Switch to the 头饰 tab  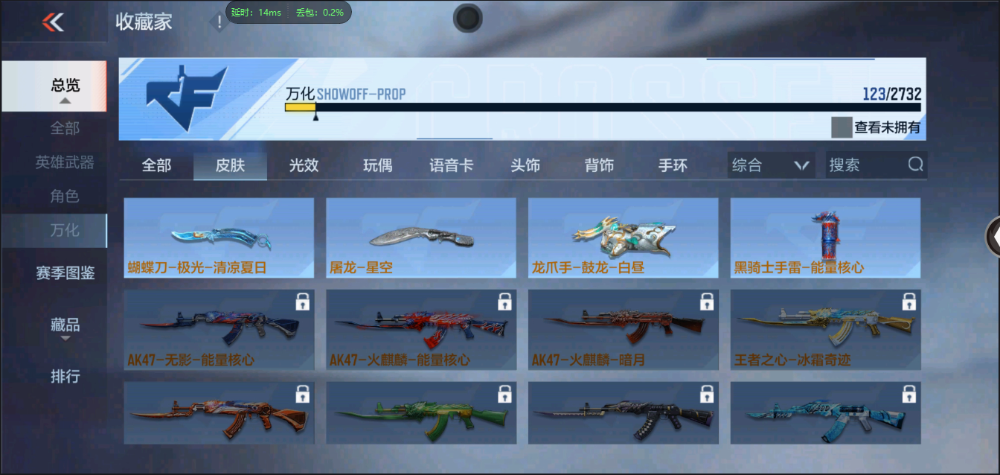tap(525, 165)
